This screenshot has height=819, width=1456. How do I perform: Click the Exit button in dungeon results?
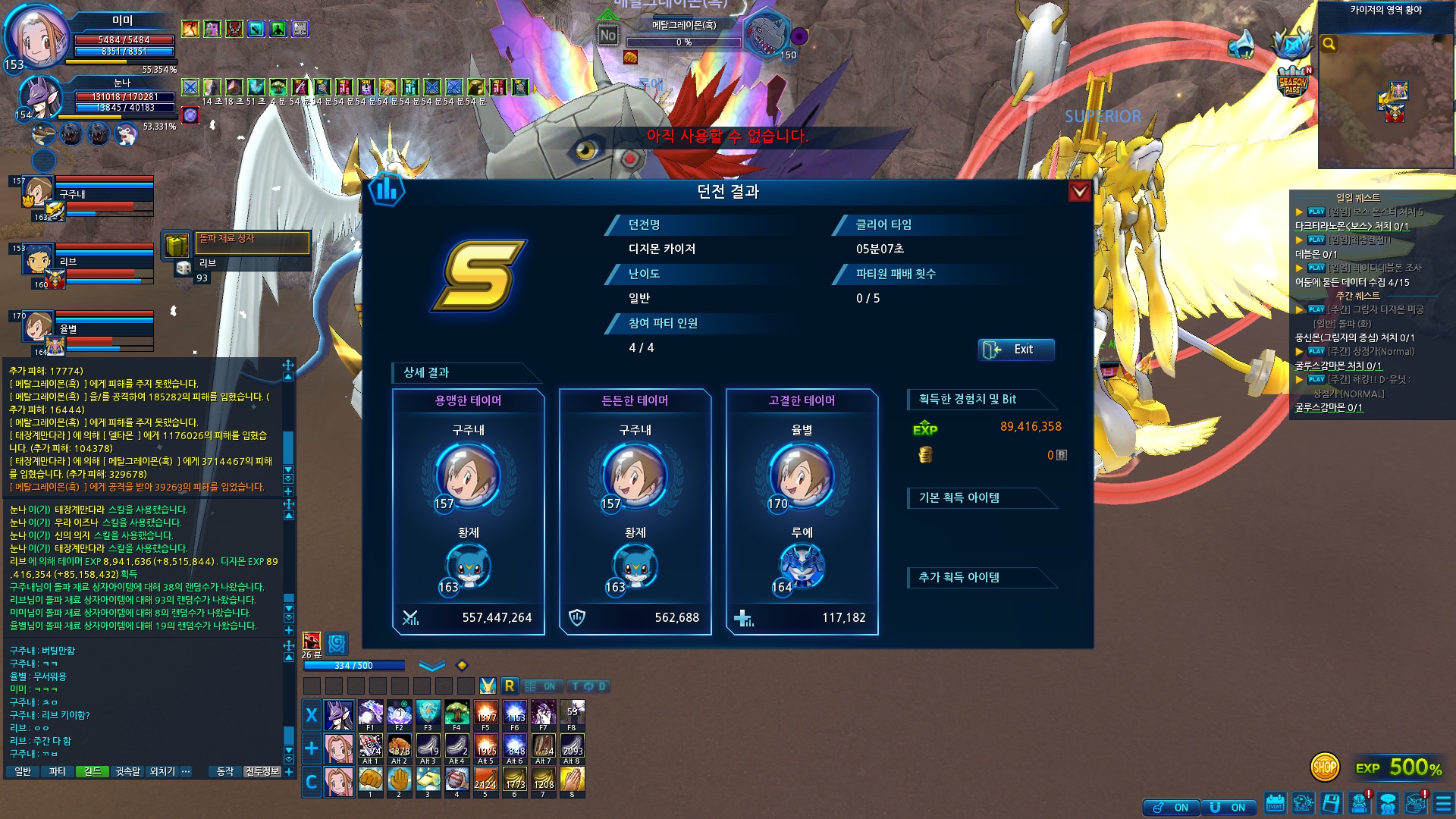click(1015, 350)
